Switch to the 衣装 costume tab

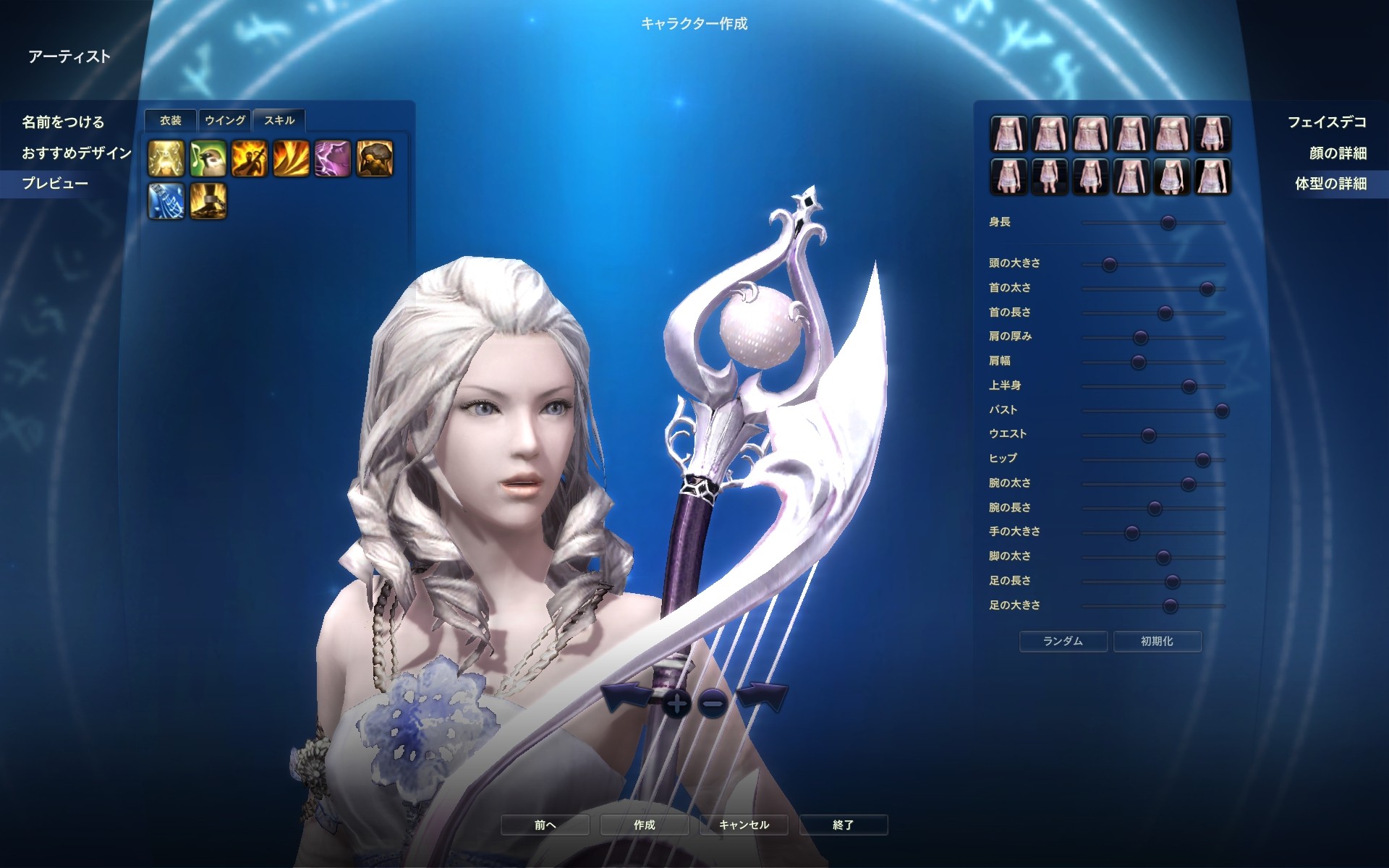[x=171, y=121]
